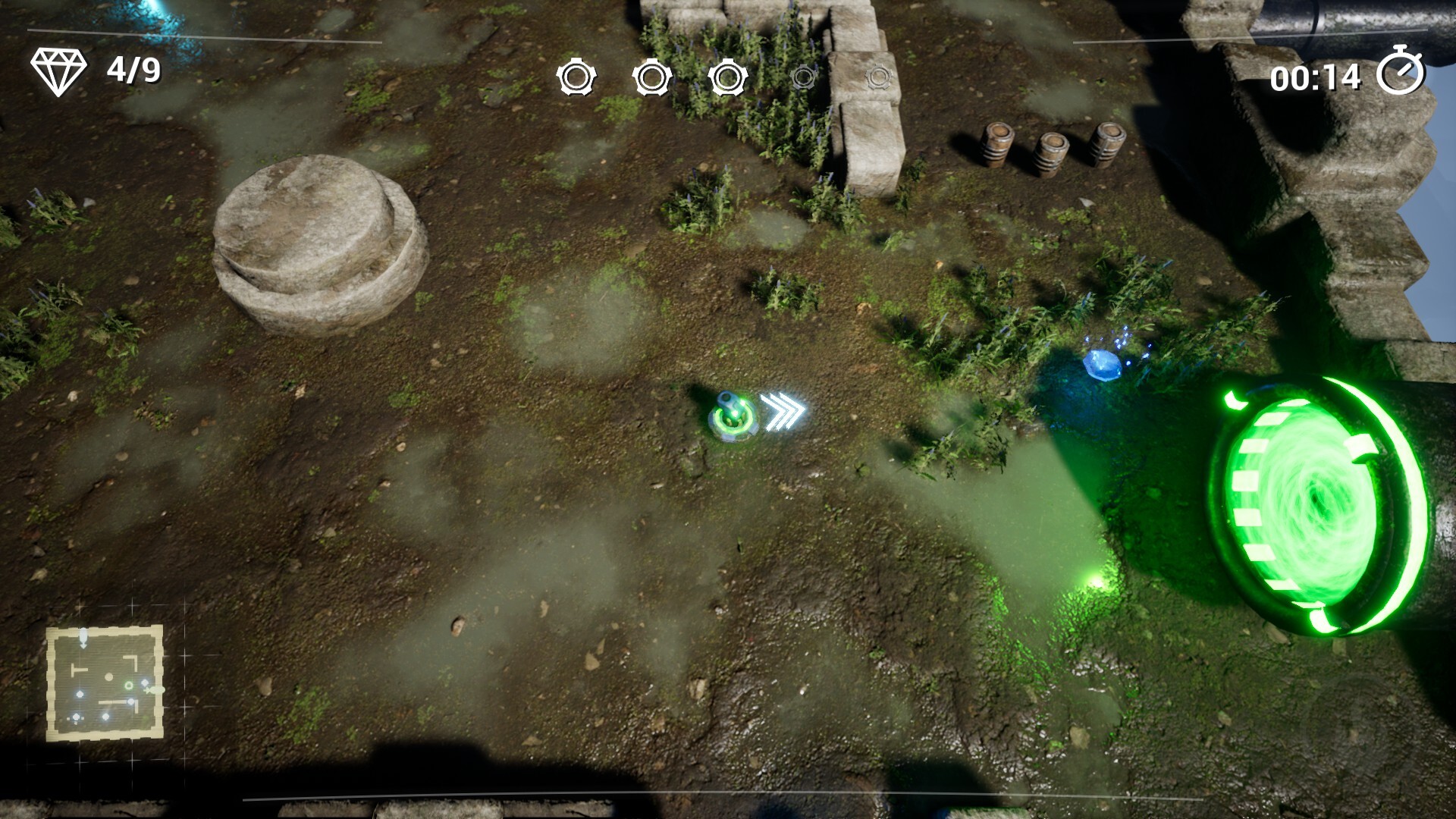This screenshot has width=1456, height=819.
Task: Select the stopwatch timer icon
Action: 1400,72
